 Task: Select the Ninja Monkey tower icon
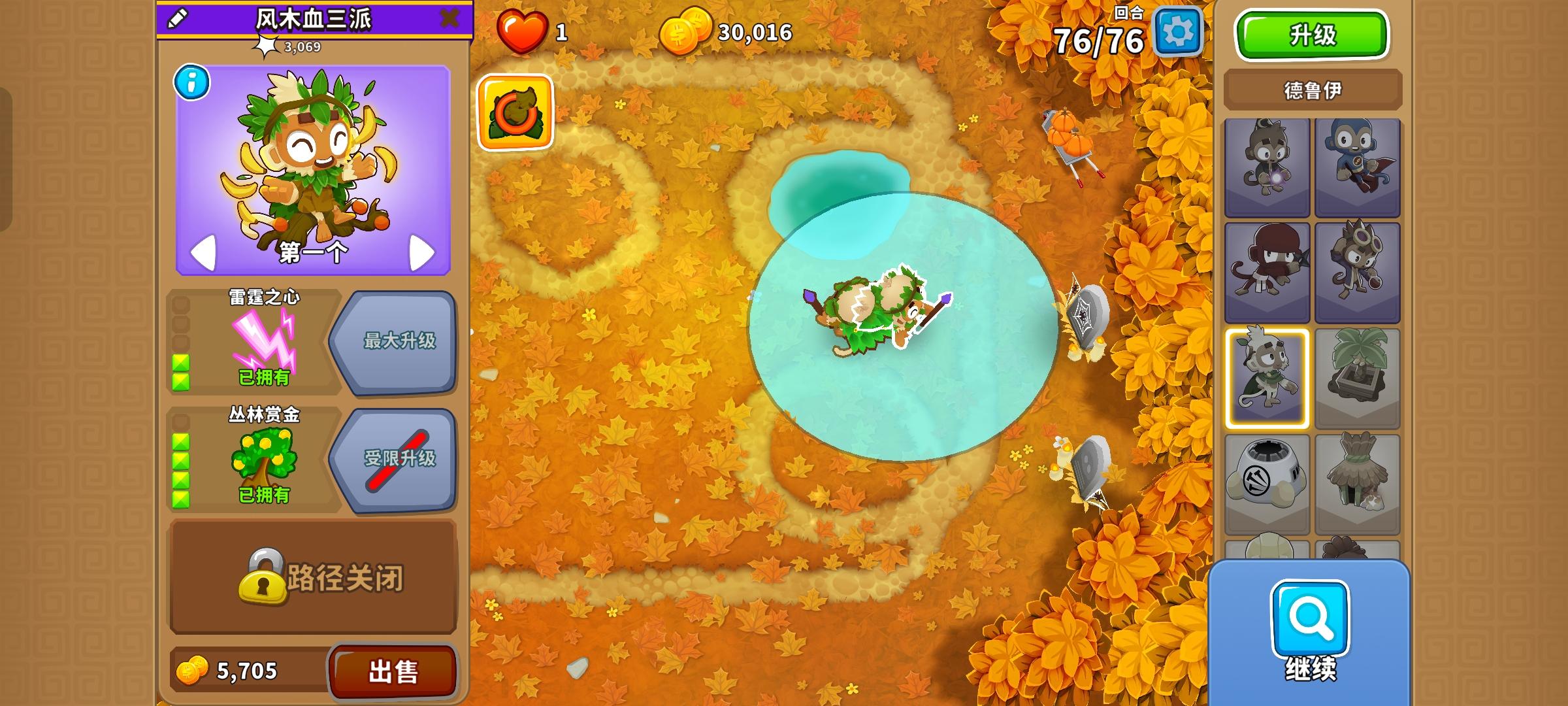1267,275
